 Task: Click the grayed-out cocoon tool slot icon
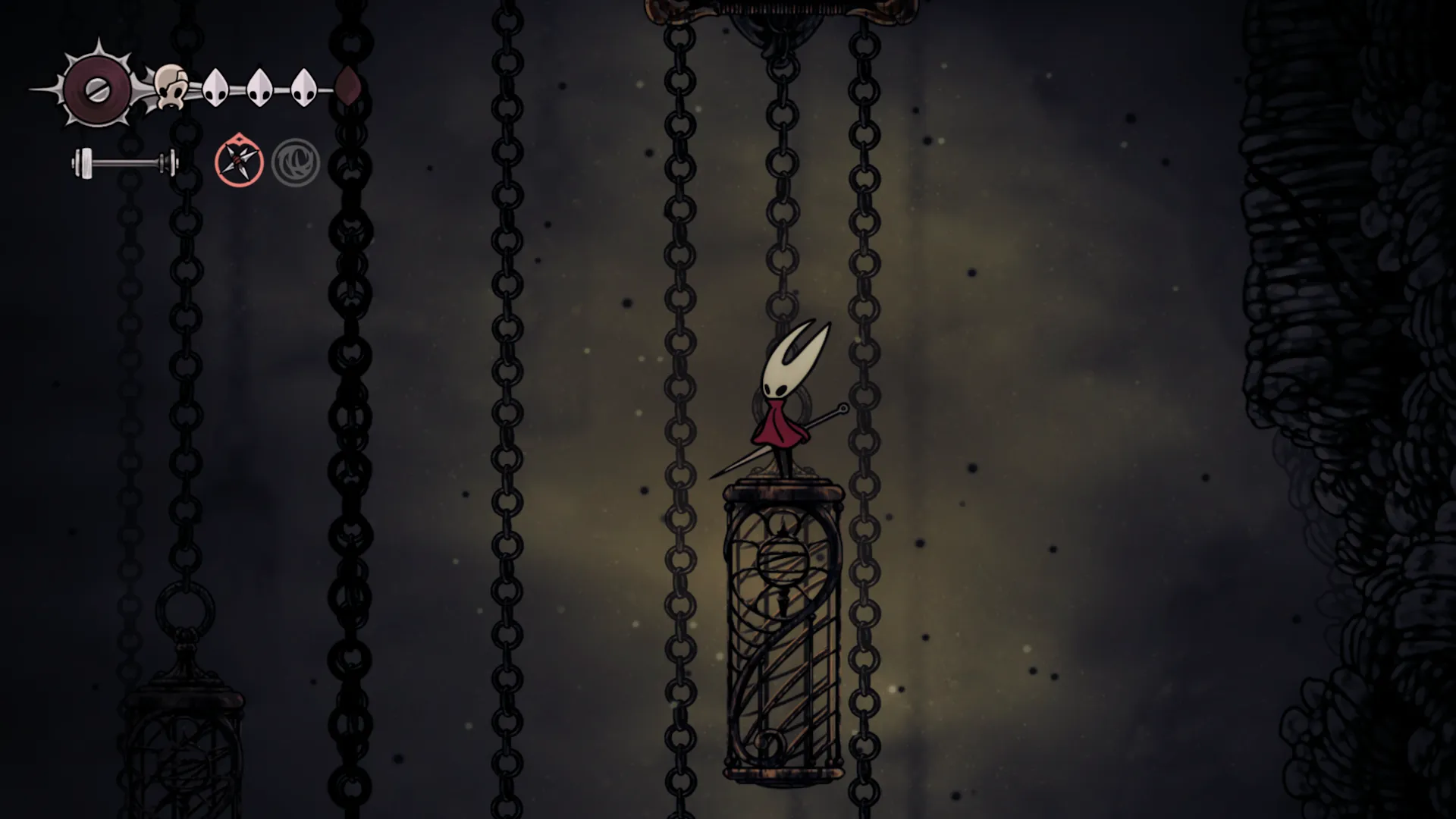(297, 160)
